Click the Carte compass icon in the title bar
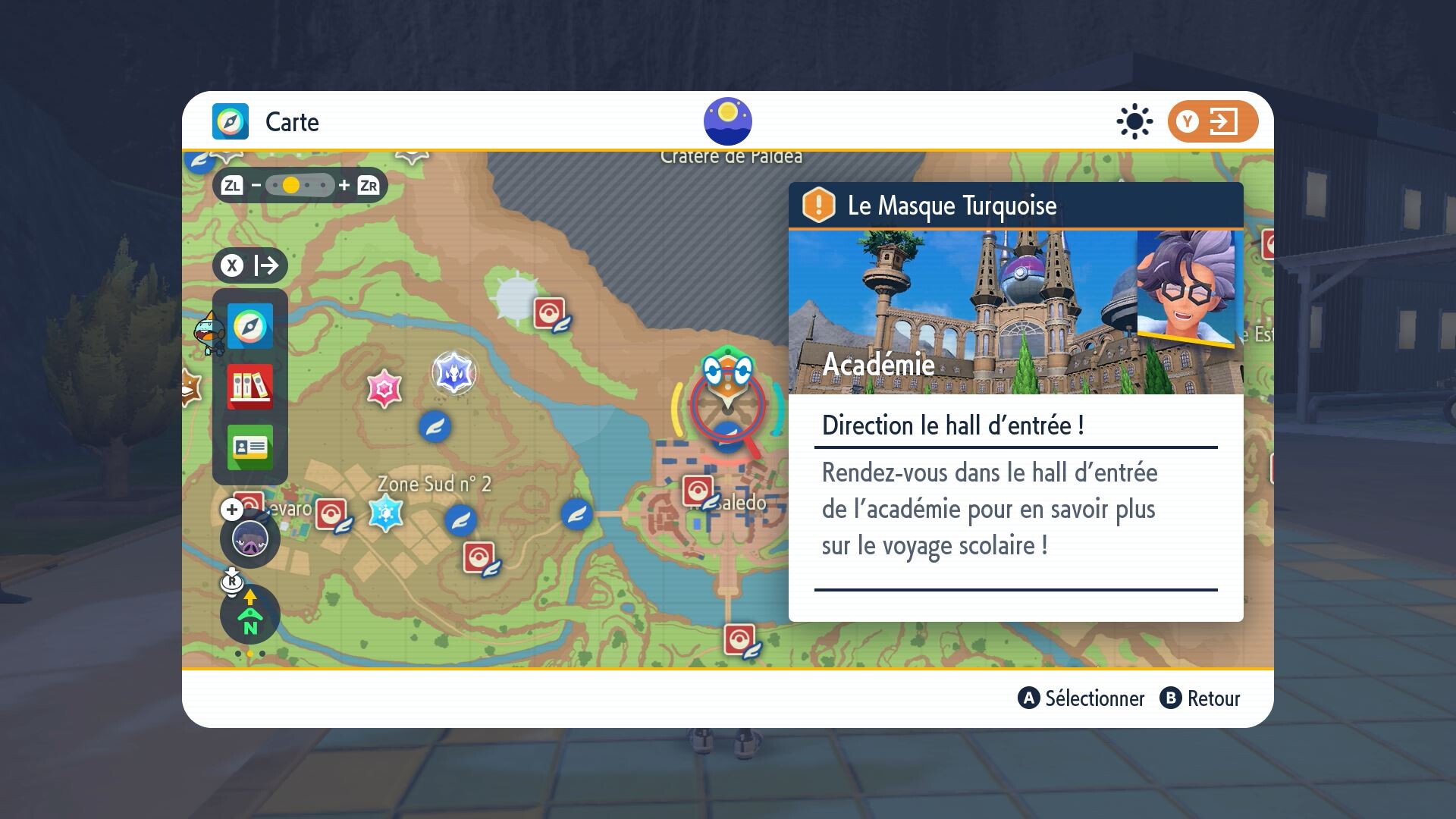The height and width of the screenshot is (819, 1456). (231, 121)
